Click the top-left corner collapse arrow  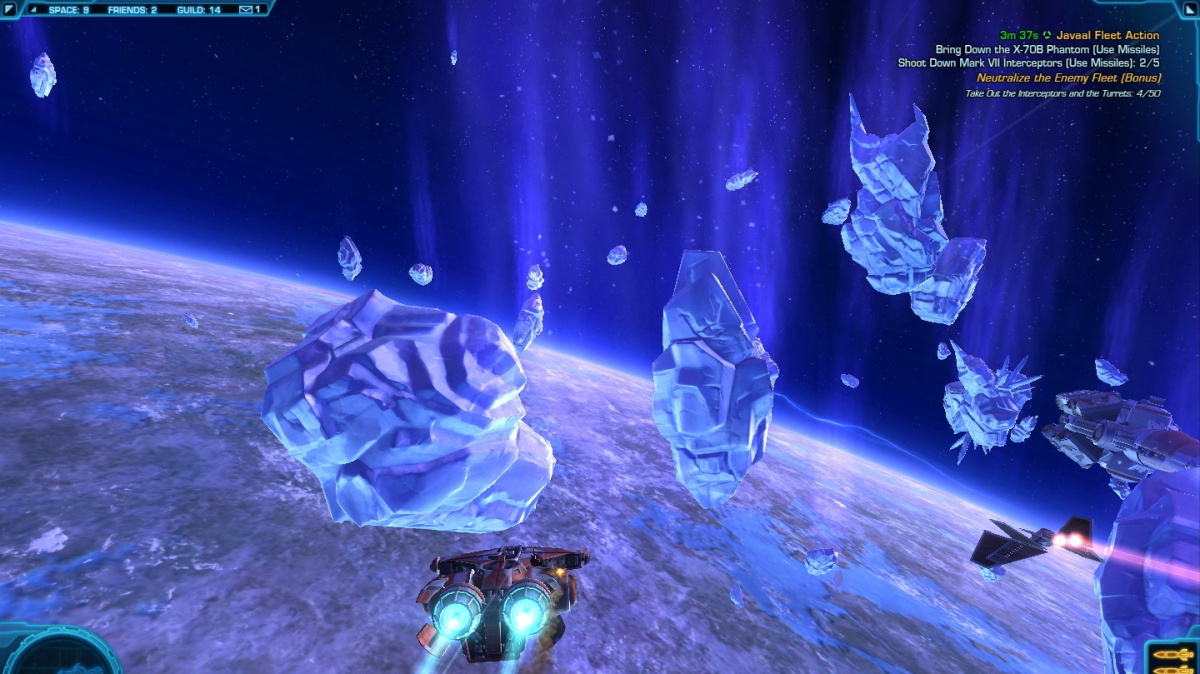[x=8, y=8]
